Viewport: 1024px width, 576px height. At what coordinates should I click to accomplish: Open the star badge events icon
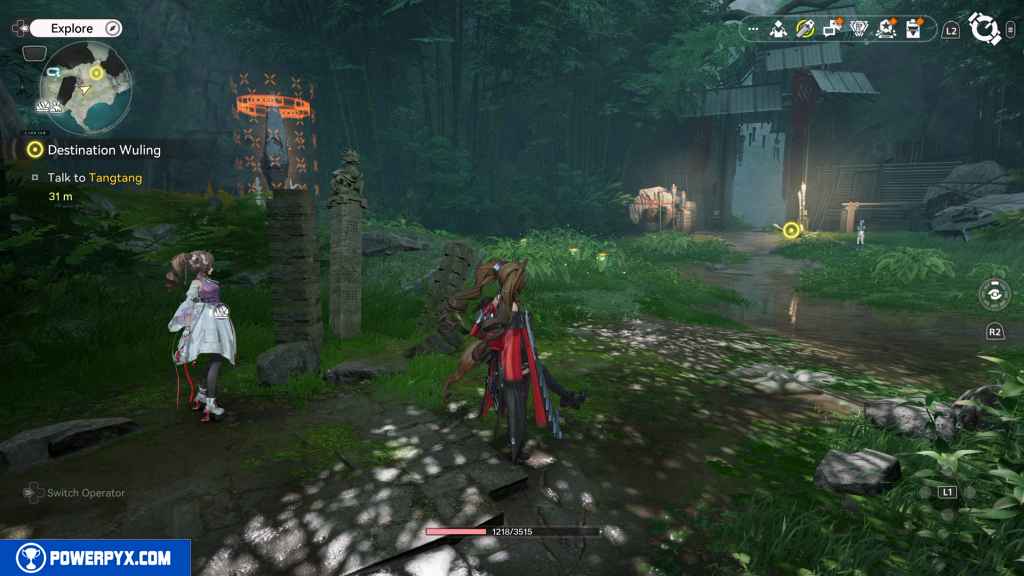point(885,30)
